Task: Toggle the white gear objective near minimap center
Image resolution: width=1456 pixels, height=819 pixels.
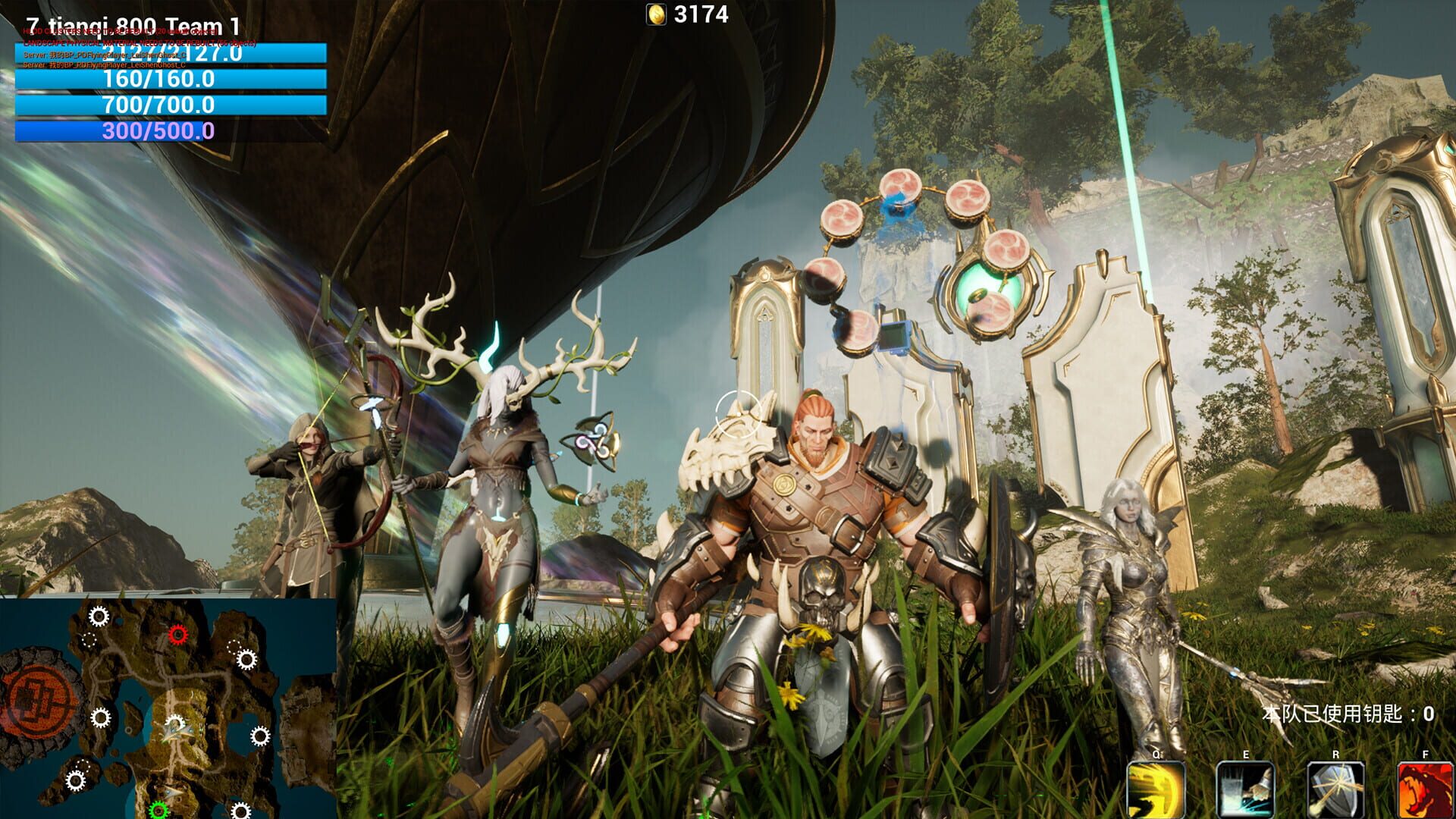Action: 176,720
